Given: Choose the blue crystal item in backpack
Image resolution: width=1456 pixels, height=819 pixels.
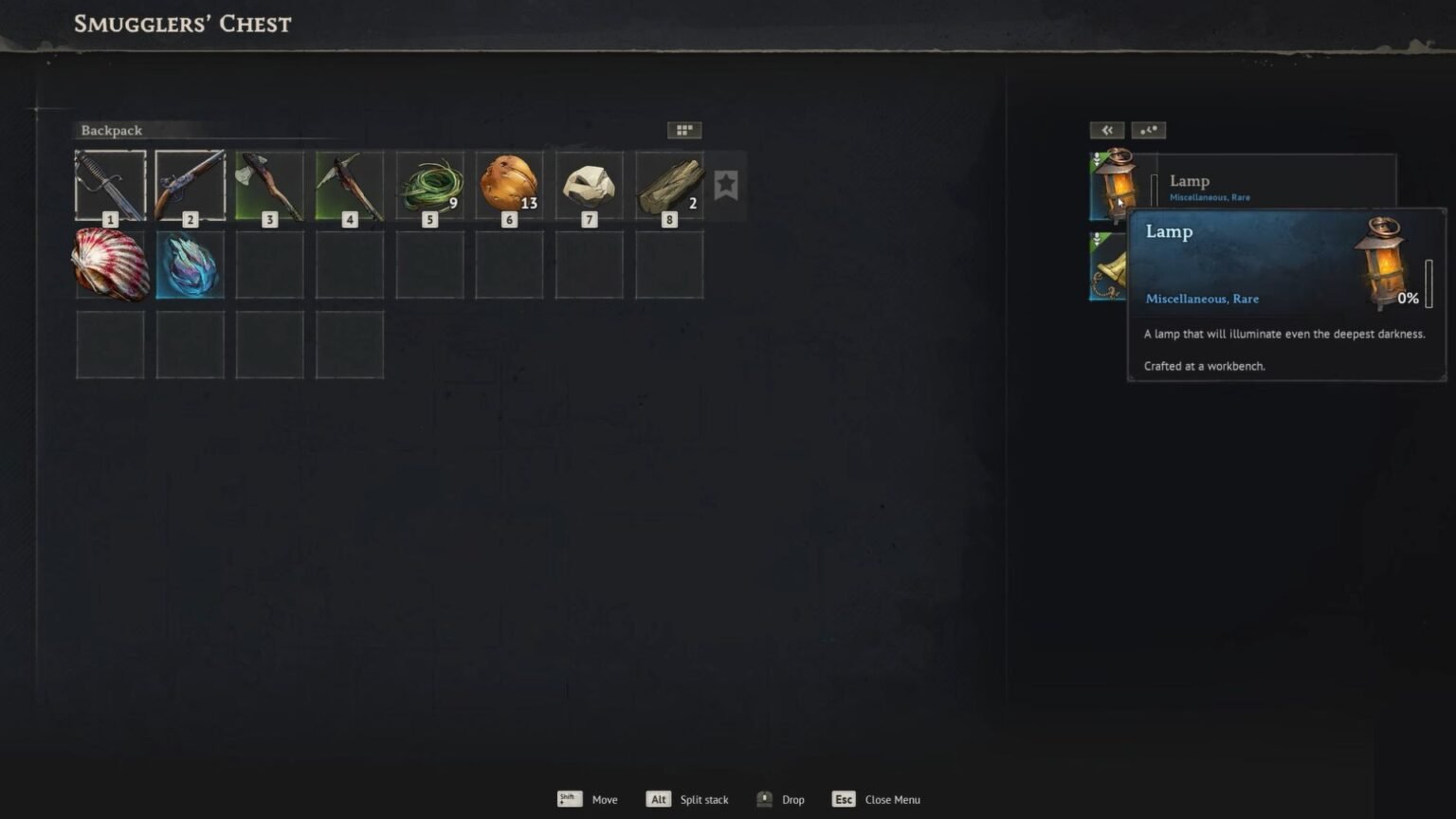Looking at the screenshot, I should (x=190, y=264).
